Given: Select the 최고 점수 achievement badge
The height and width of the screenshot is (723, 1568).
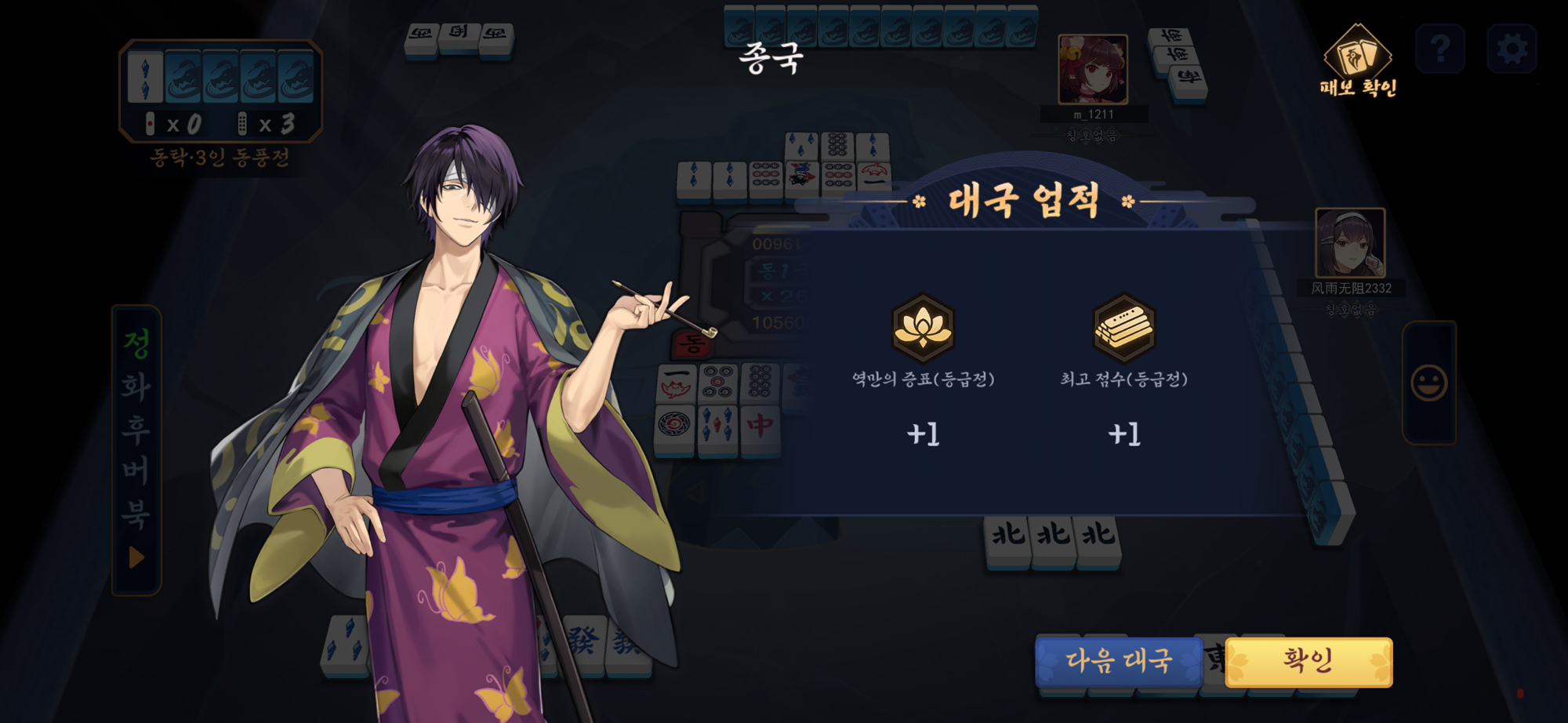Looking at the screenshot, I should [1123, 328].
